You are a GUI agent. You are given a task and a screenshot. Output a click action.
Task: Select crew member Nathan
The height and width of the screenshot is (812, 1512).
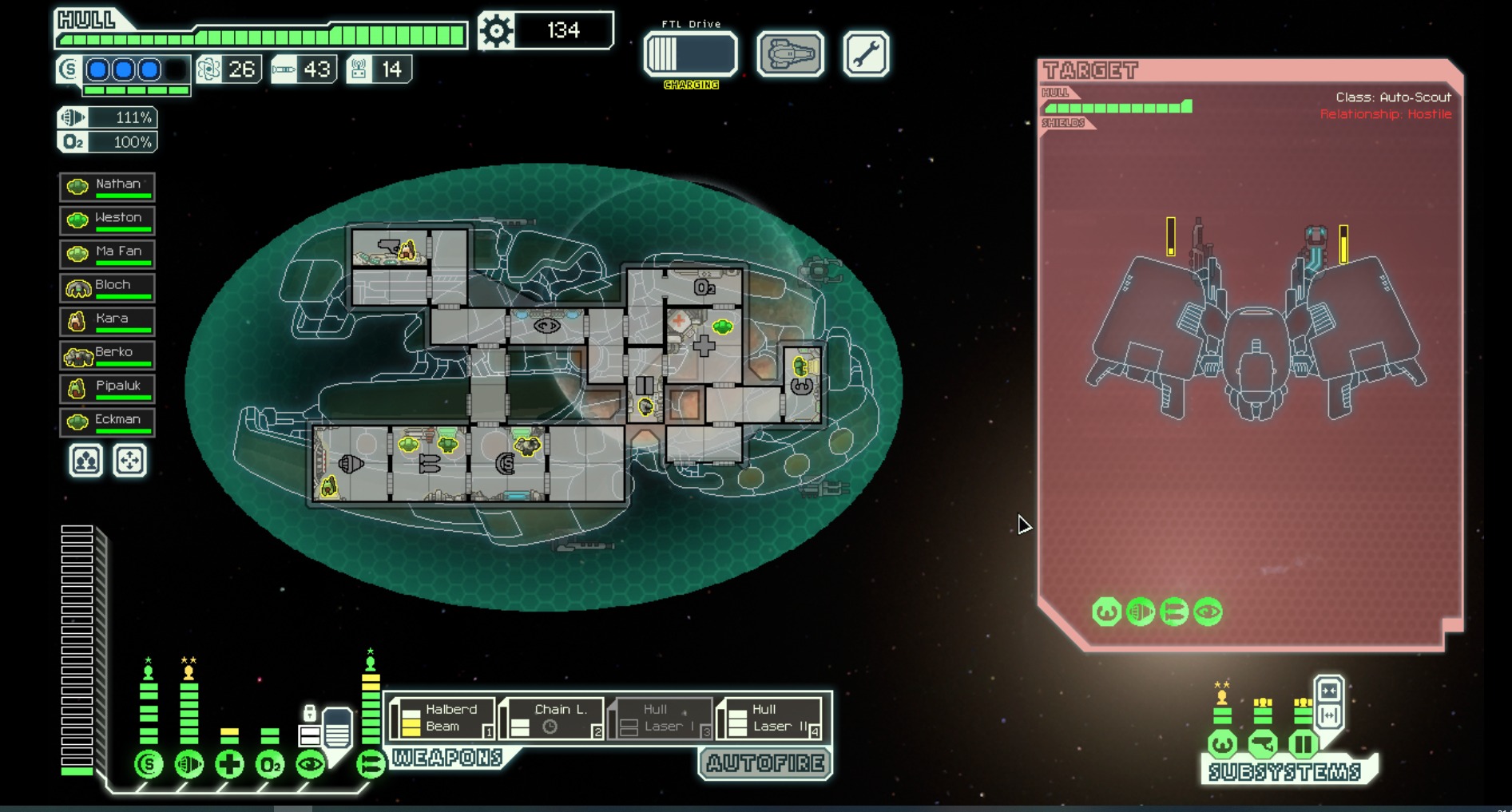click(x=108, y=187)
